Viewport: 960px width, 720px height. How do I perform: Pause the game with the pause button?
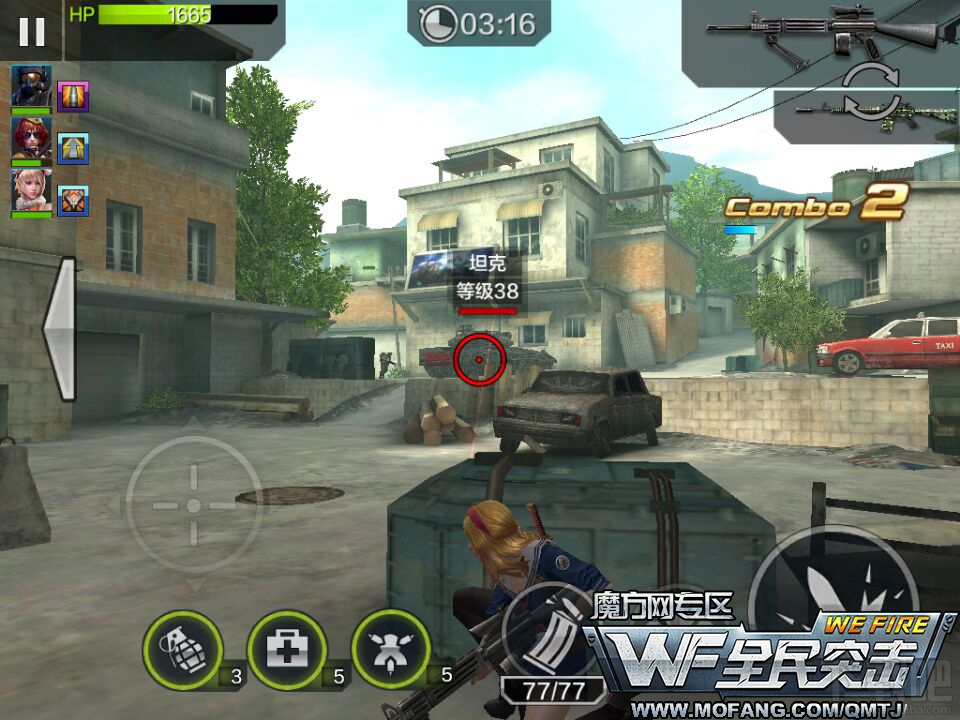(32, 31)
